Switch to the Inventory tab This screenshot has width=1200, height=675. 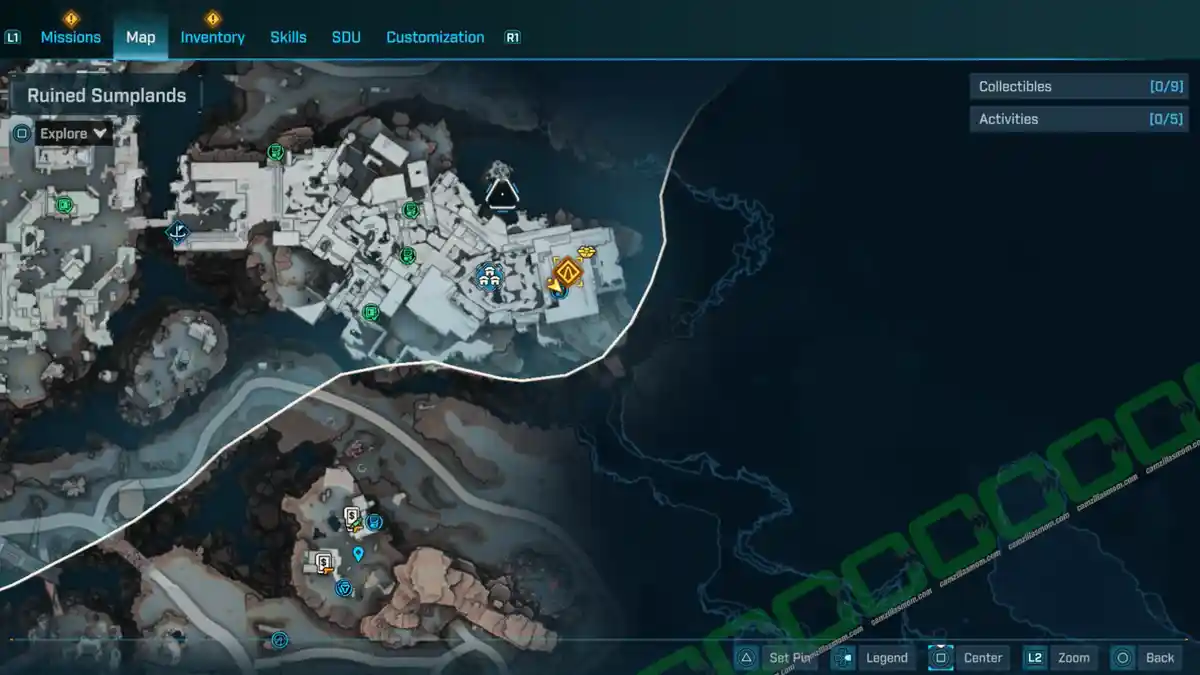point(212,37)
